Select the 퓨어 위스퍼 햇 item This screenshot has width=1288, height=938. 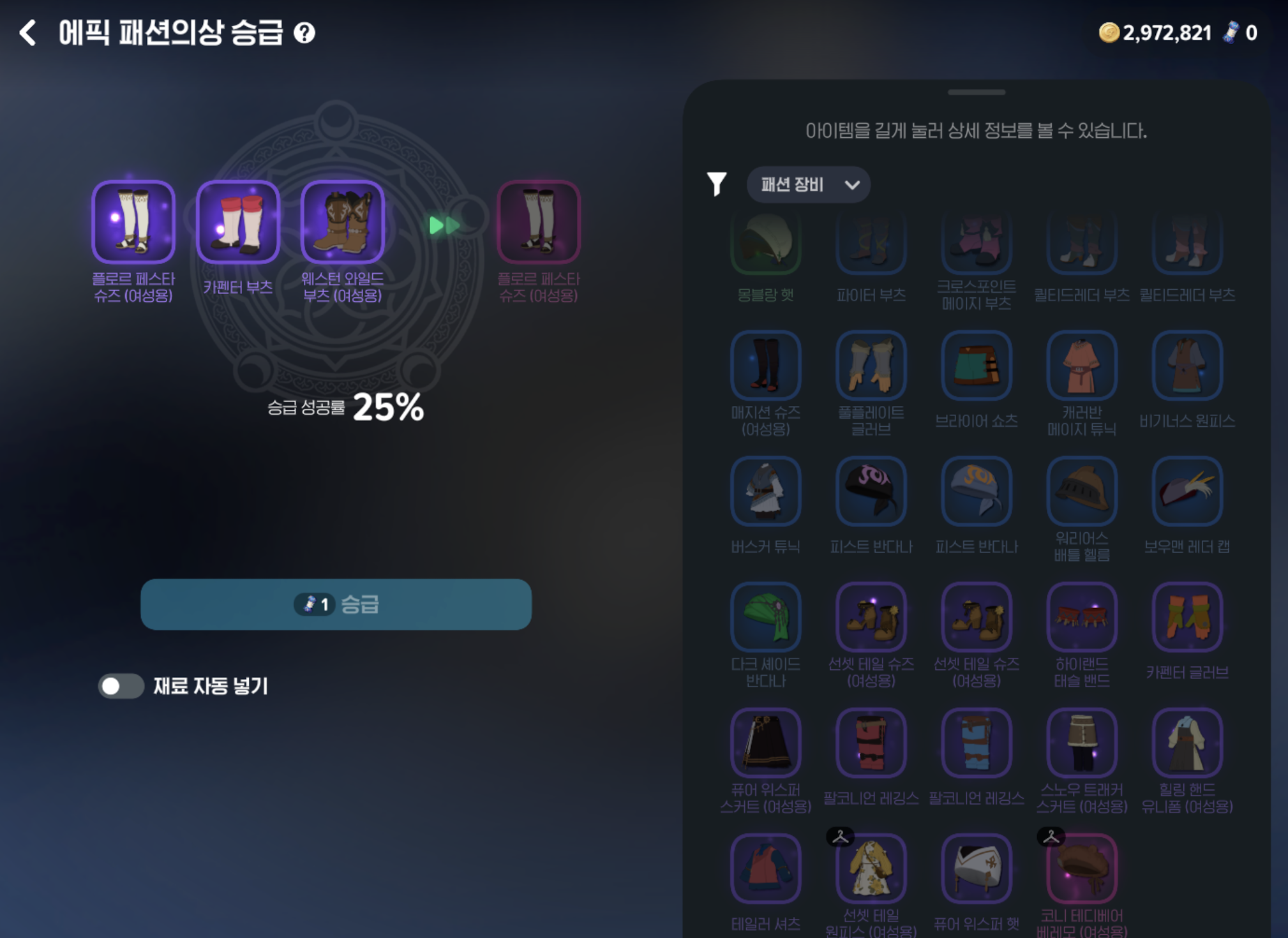pyautogui.click(x=977, y=870)
